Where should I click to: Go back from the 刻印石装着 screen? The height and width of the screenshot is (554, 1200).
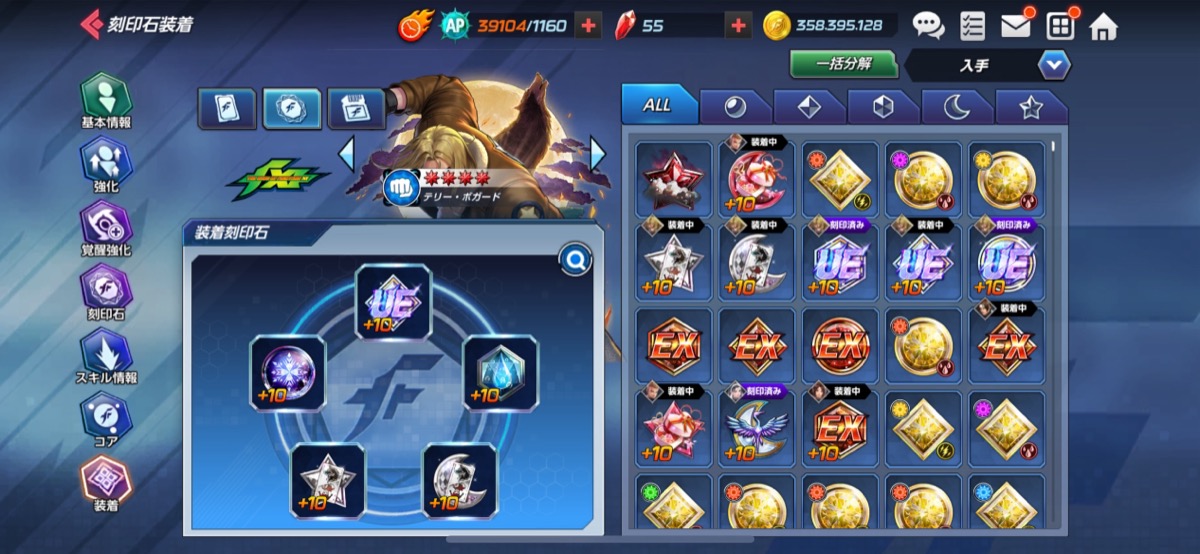coord(92,24)
